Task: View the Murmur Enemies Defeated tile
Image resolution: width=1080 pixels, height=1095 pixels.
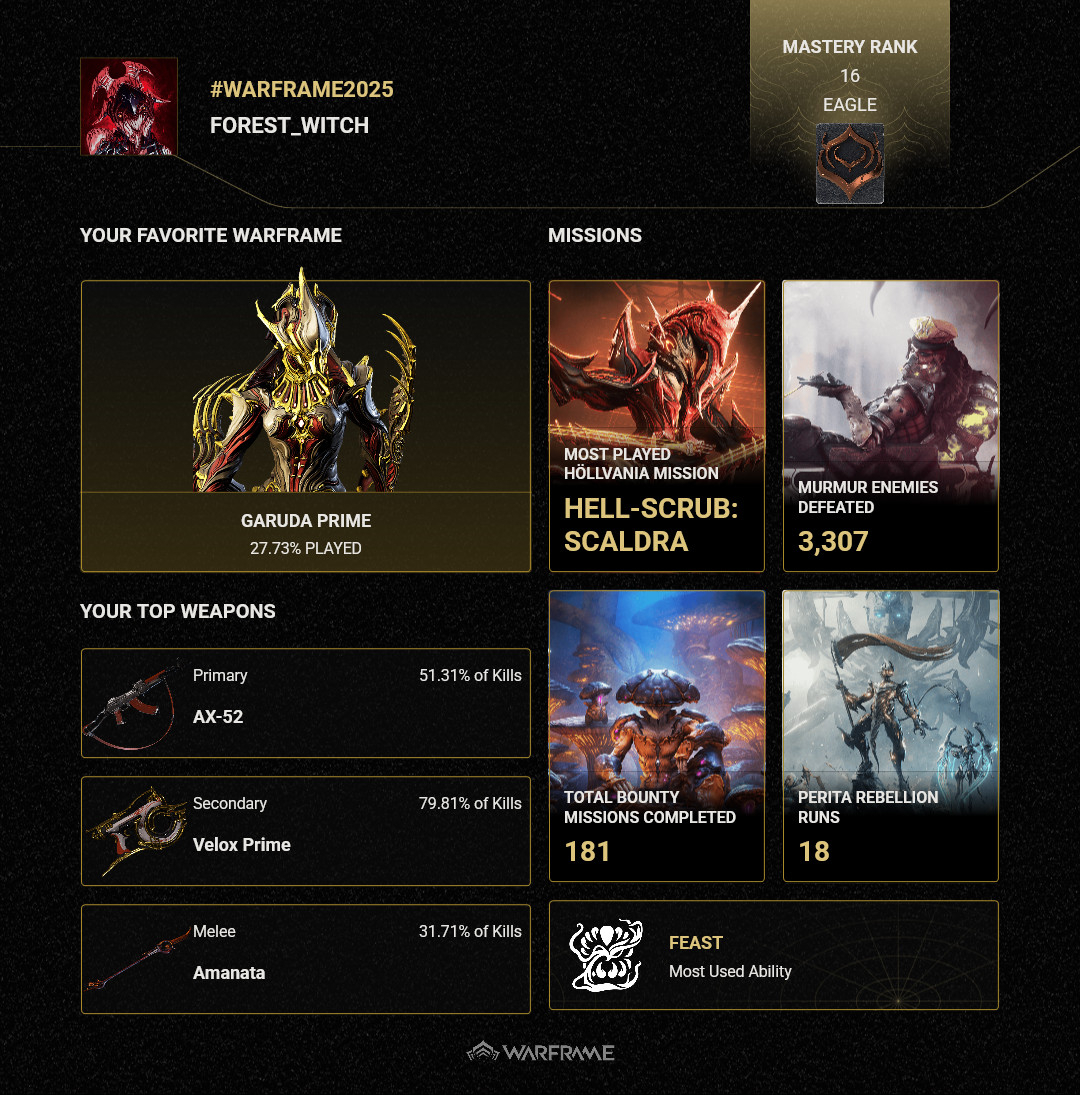Action: pos(890,426)
